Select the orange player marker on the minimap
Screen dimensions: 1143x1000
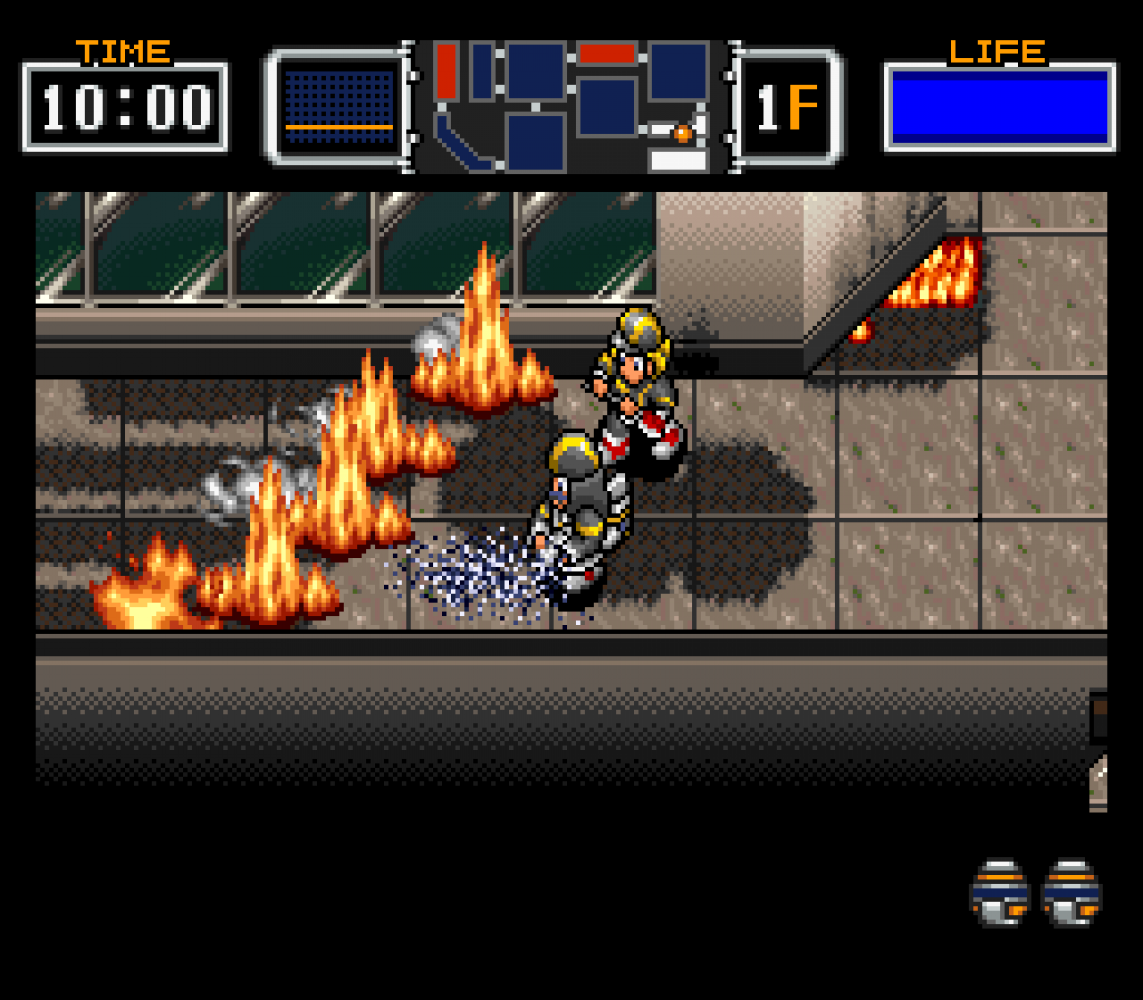click(682, 132)
